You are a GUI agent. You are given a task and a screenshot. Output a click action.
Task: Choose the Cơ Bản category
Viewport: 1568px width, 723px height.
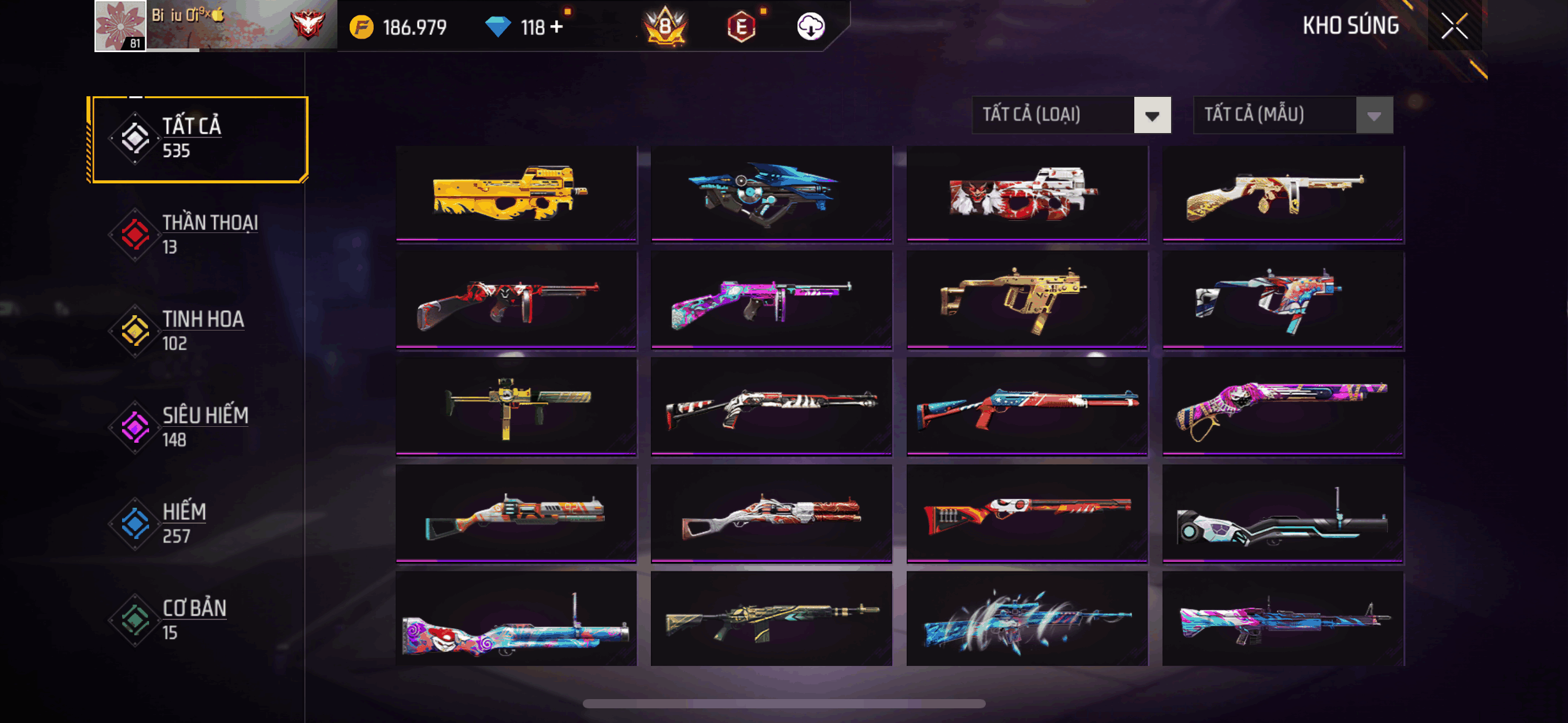tap(198, 619)
